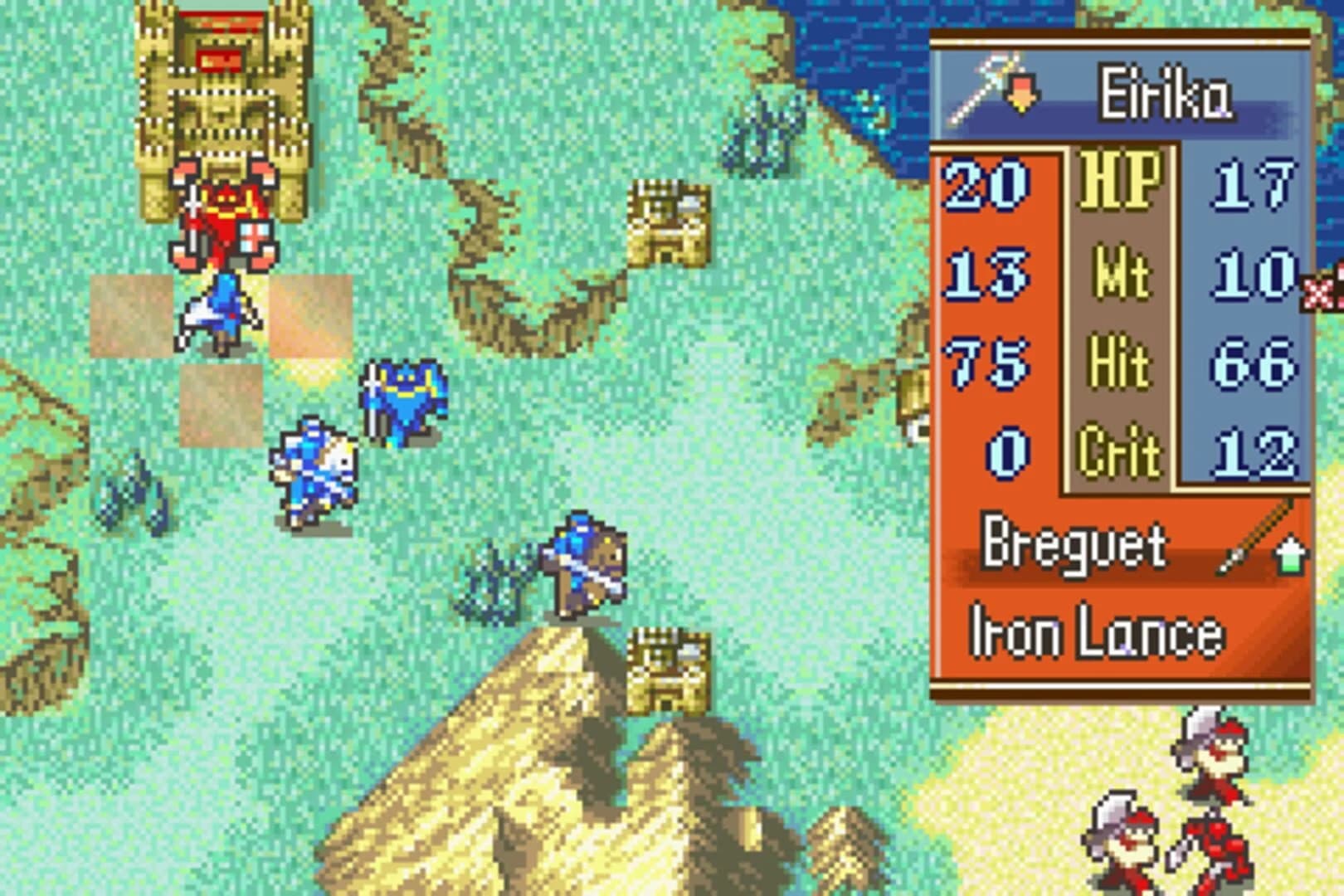1344x896 pixels.
Task: Click the Breguet name banner
Action: tap(1074, 543)
